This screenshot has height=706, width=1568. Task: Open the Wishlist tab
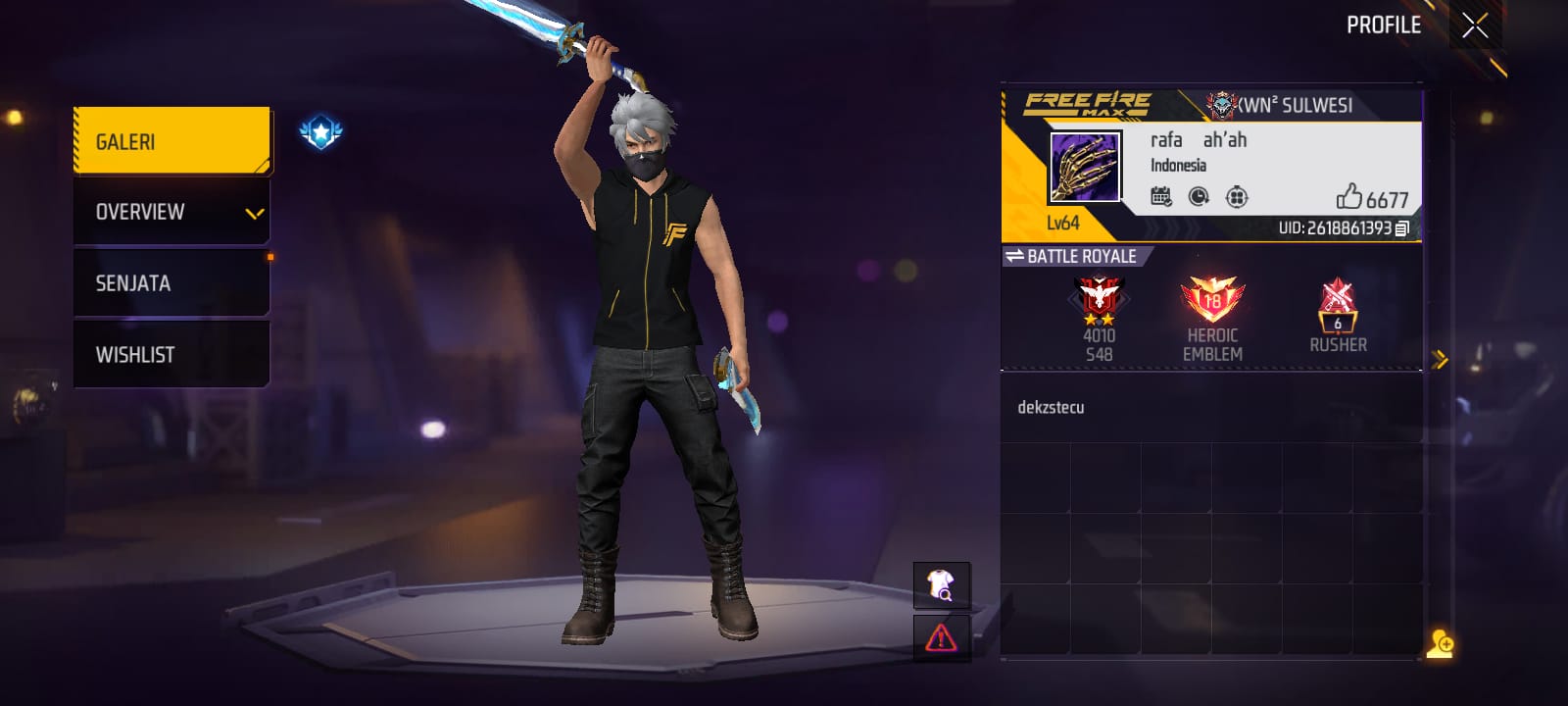tap(171, 355)
